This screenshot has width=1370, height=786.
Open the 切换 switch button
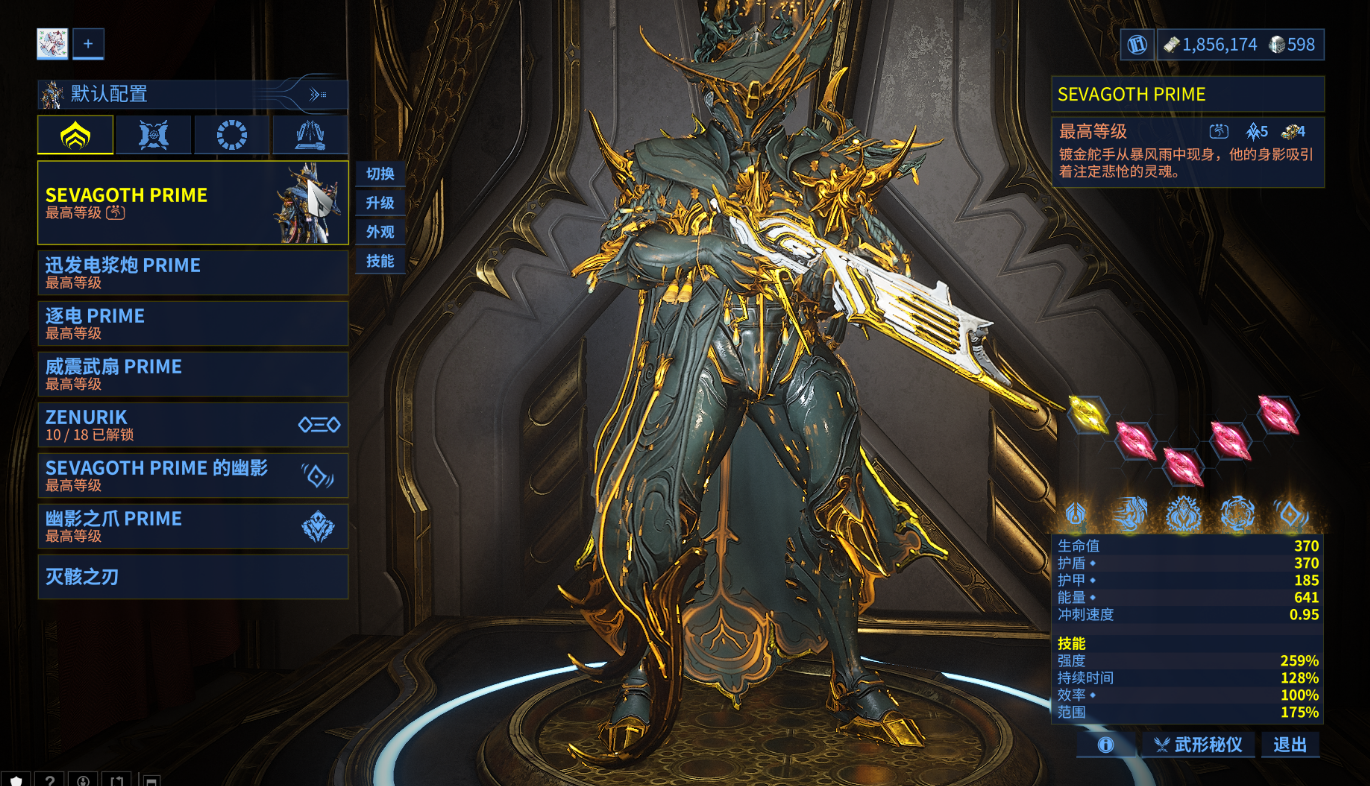point(380,174)
